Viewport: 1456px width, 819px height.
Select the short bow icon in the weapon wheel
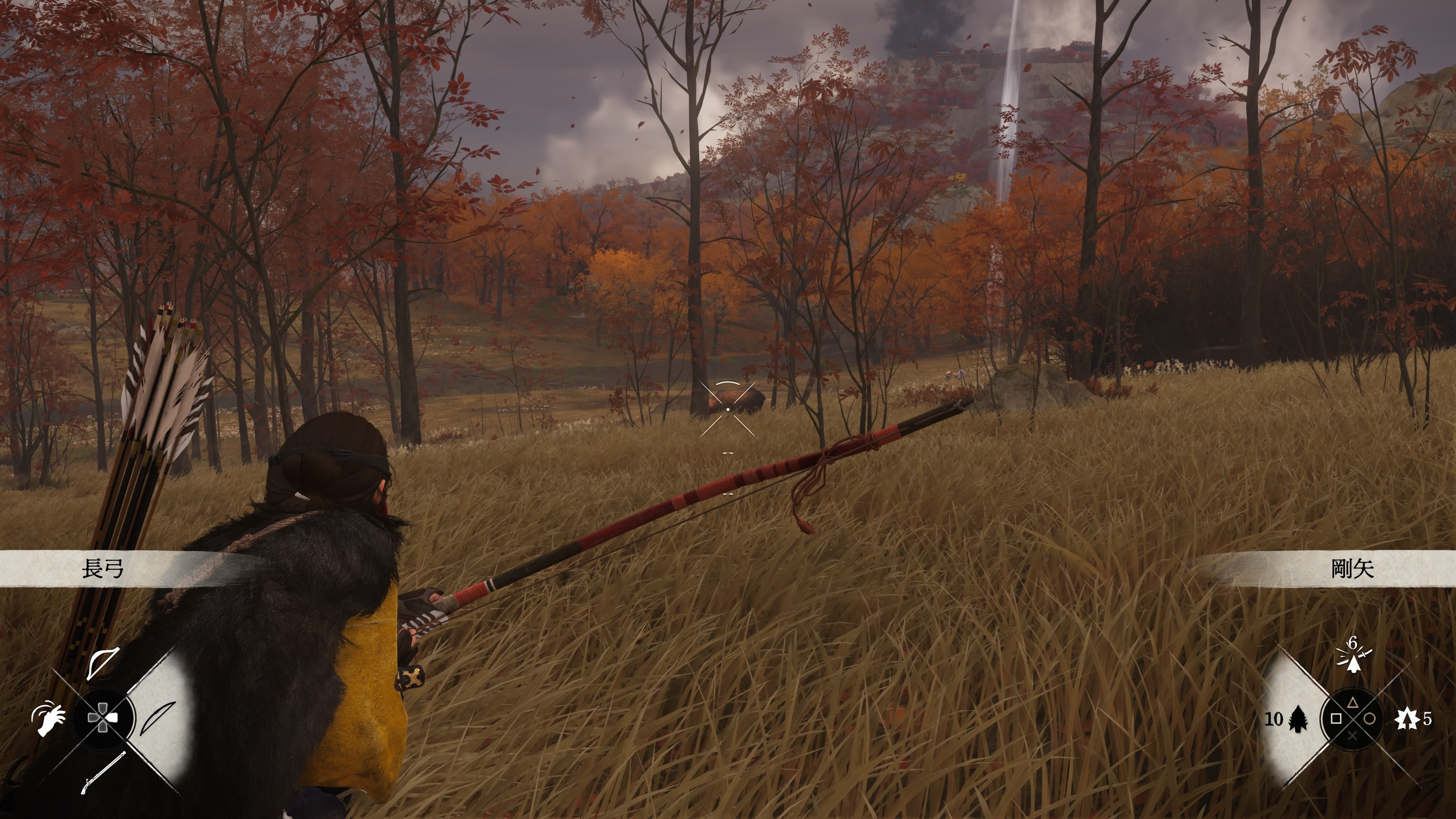(104, 663)
